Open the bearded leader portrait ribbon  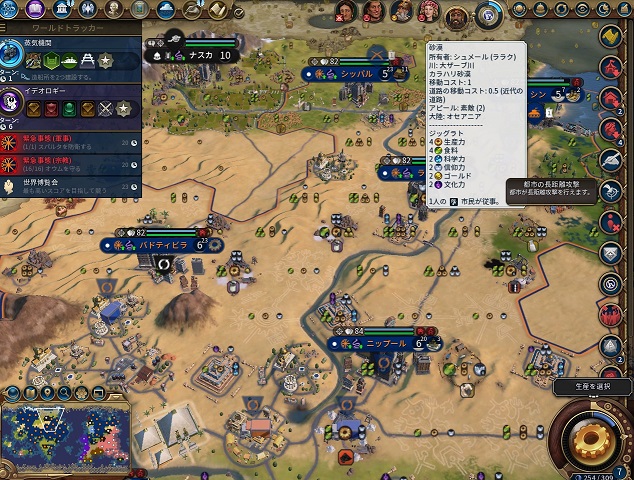click(457, 15)
